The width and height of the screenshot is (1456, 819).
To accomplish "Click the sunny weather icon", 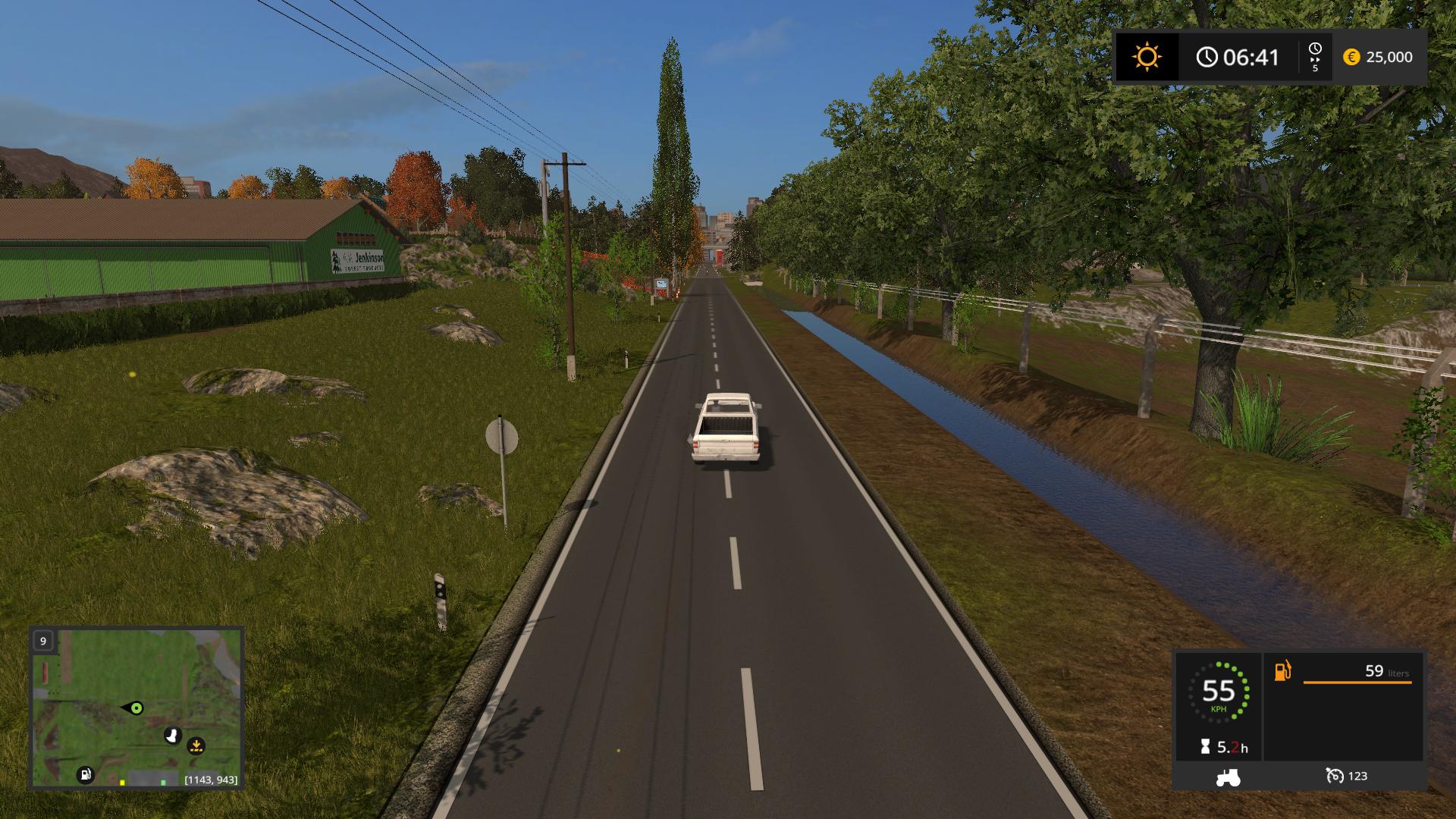I will click(1146, 58).
